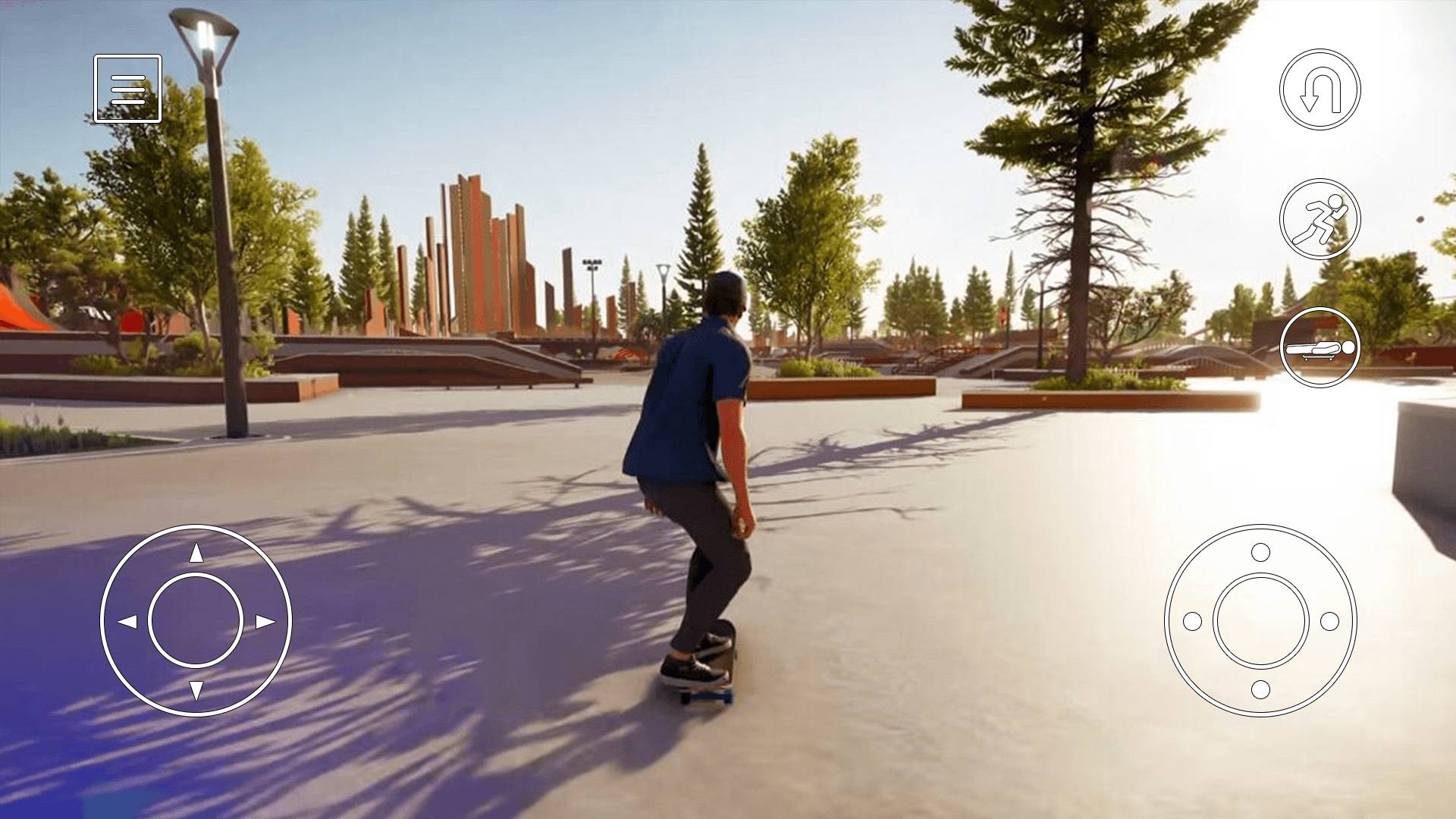Viewport: 1456px width, 819px height.
Task: Tap the right dot on trick pad
Action: (x=1329, y=622)
